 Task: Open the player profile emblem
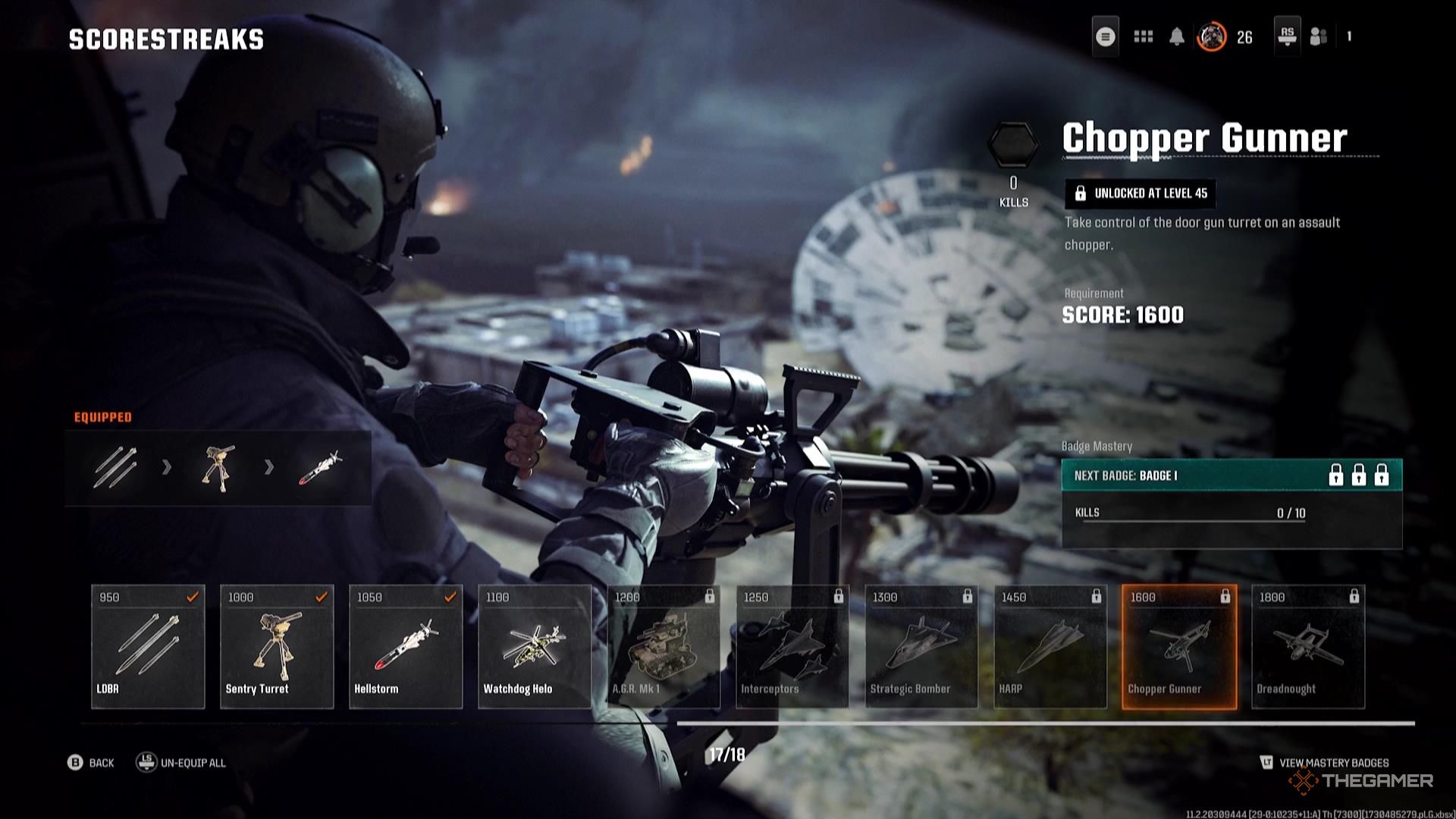coord(1211,36)
